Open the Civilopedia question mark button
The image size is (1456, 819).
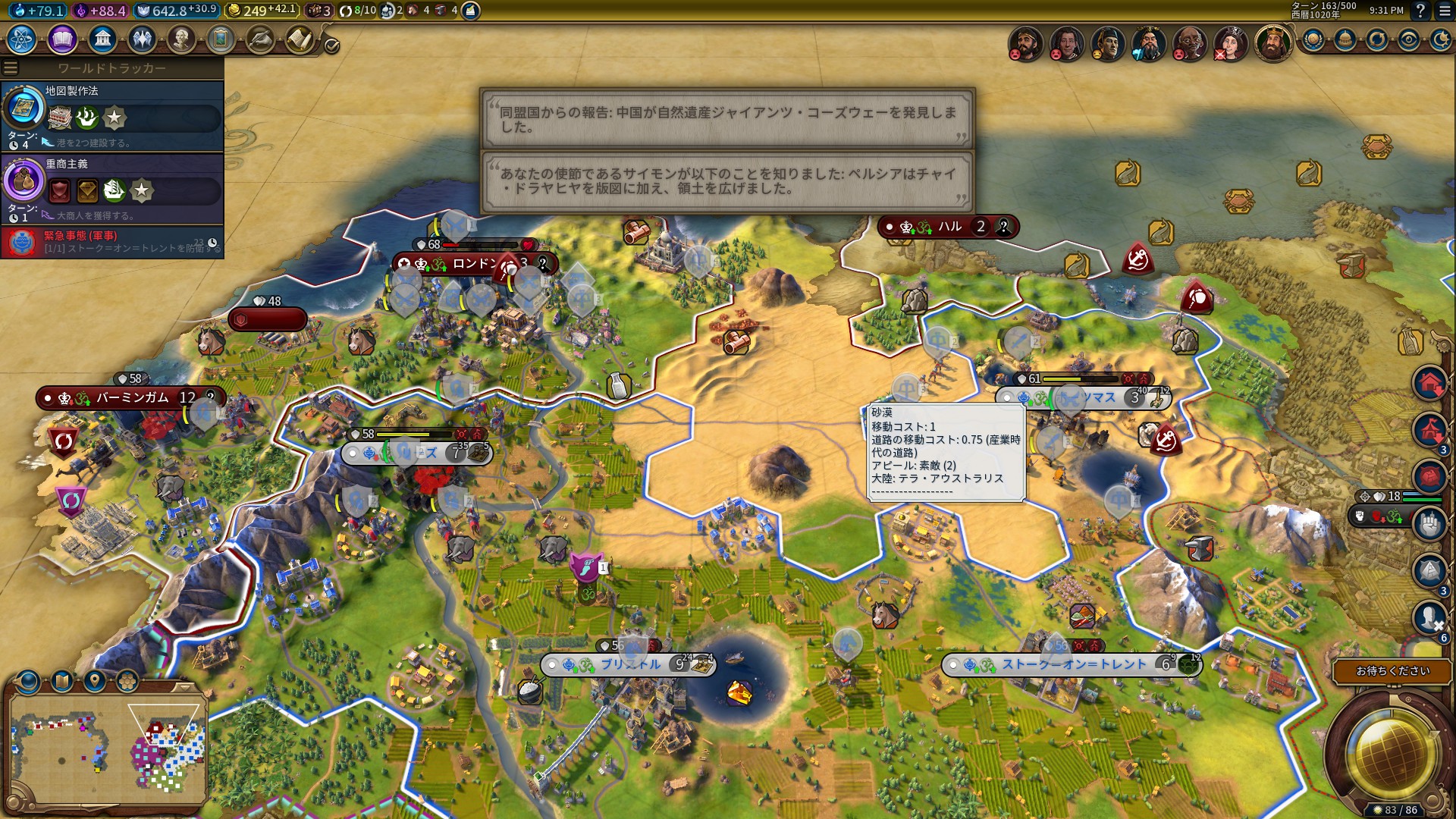tap(1420, 11)
